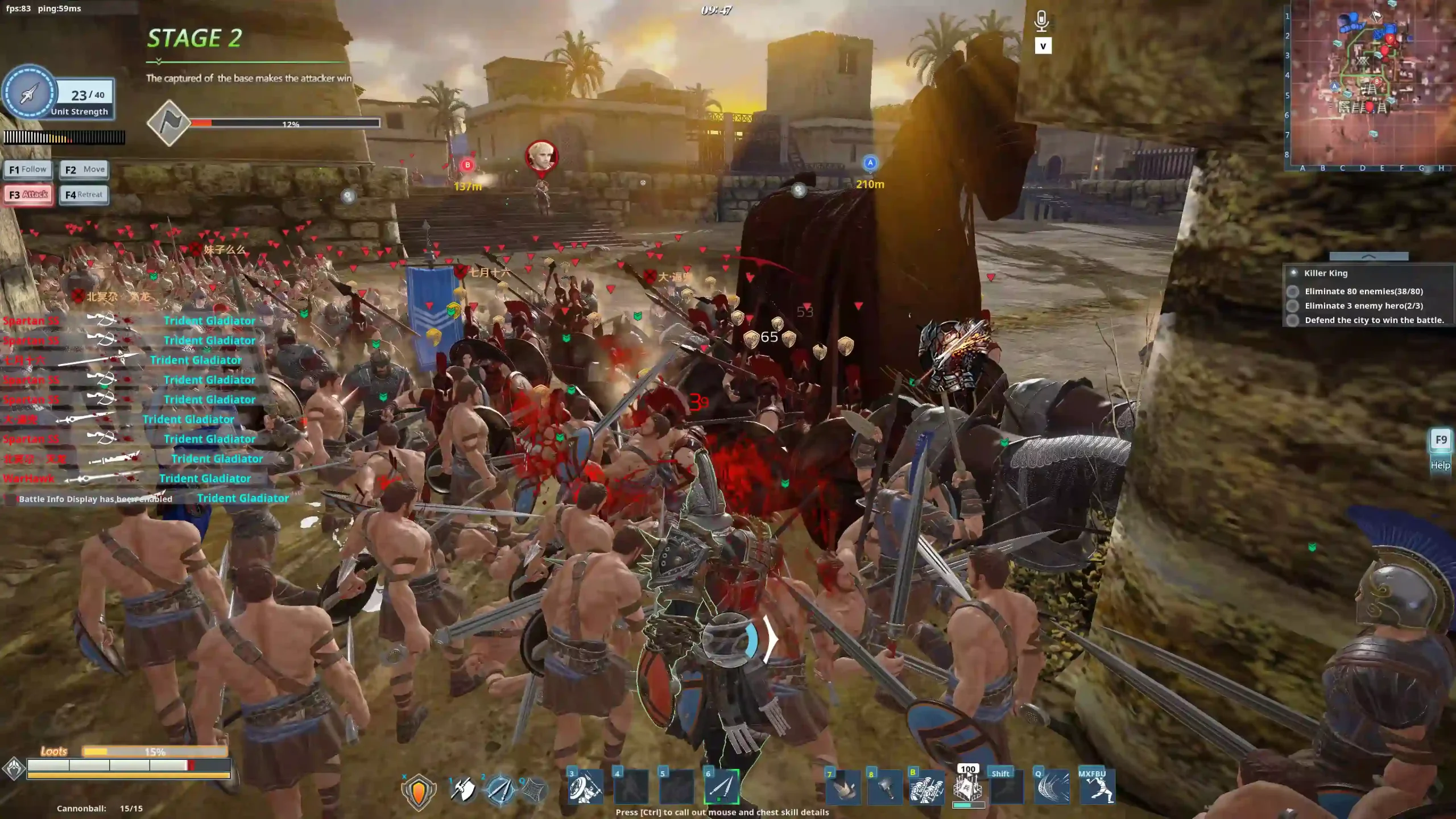The width and height of the screenshot is (1456, 819).
Task: Use the battle axe strike skill
Action: click(463, 789)
